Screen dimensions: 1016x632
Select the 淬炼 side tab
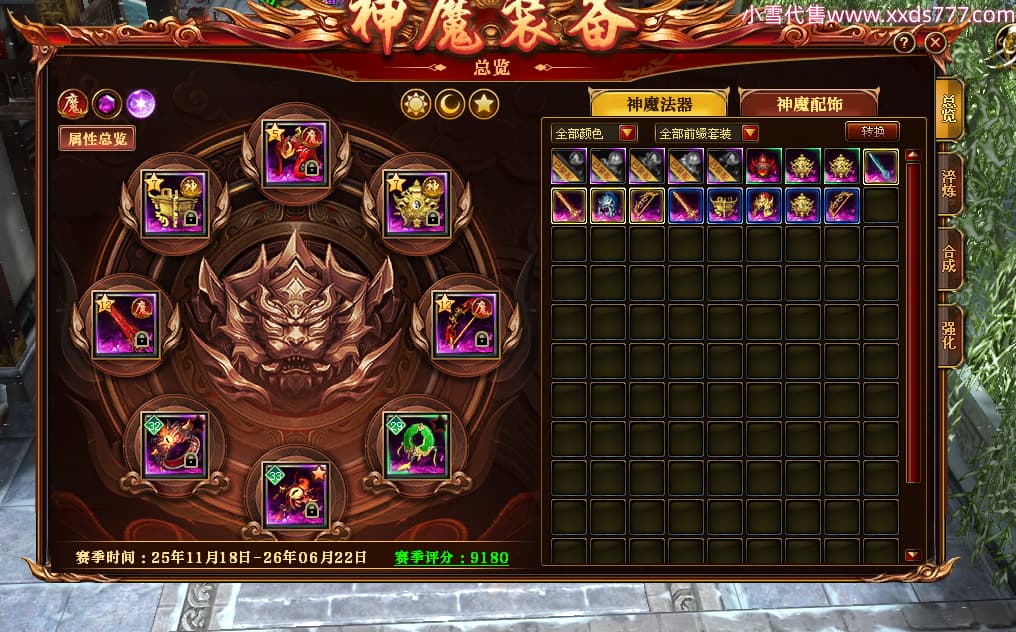pos(949,183)
